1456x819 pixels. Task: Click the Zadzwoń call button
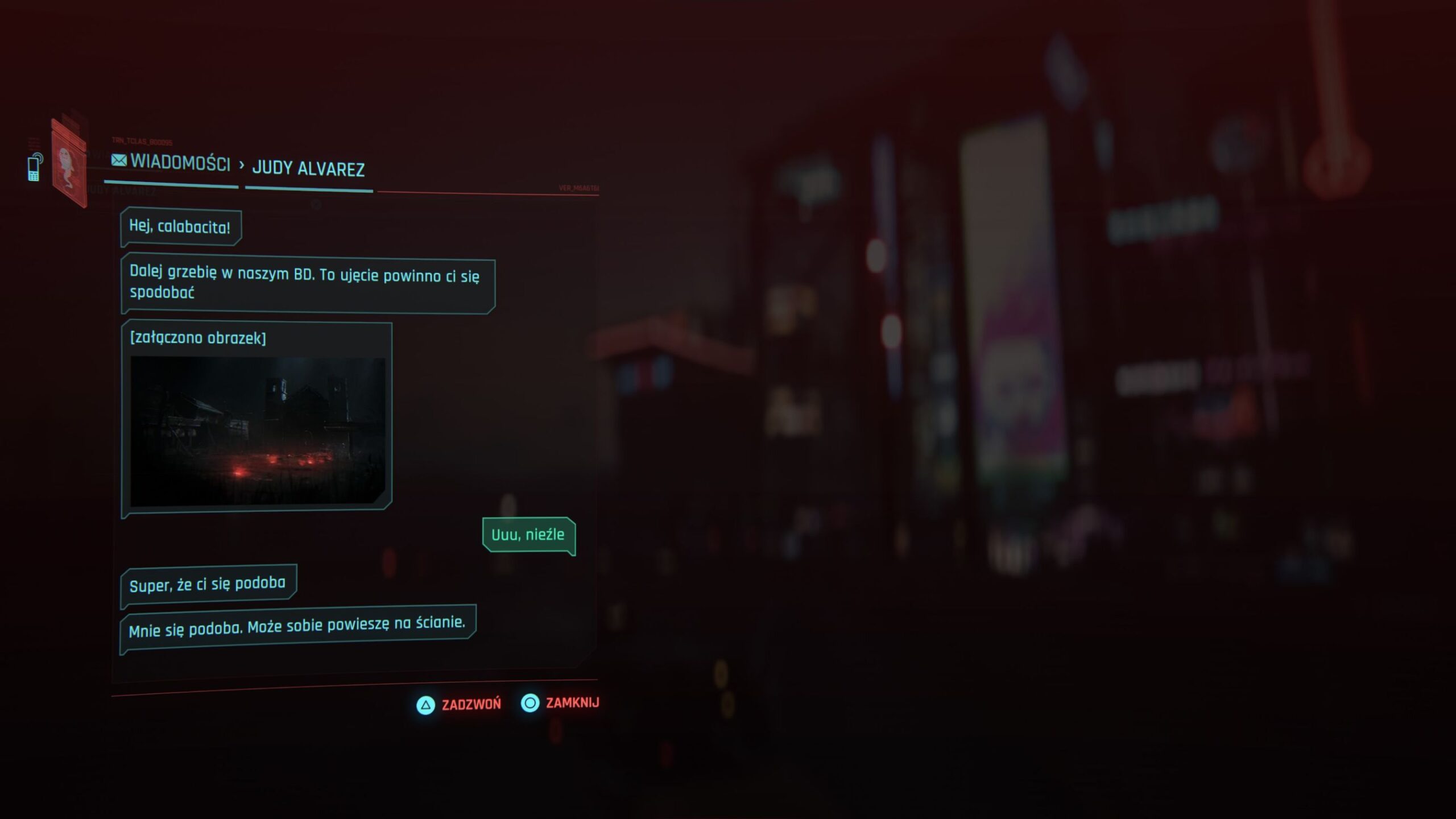460,705
